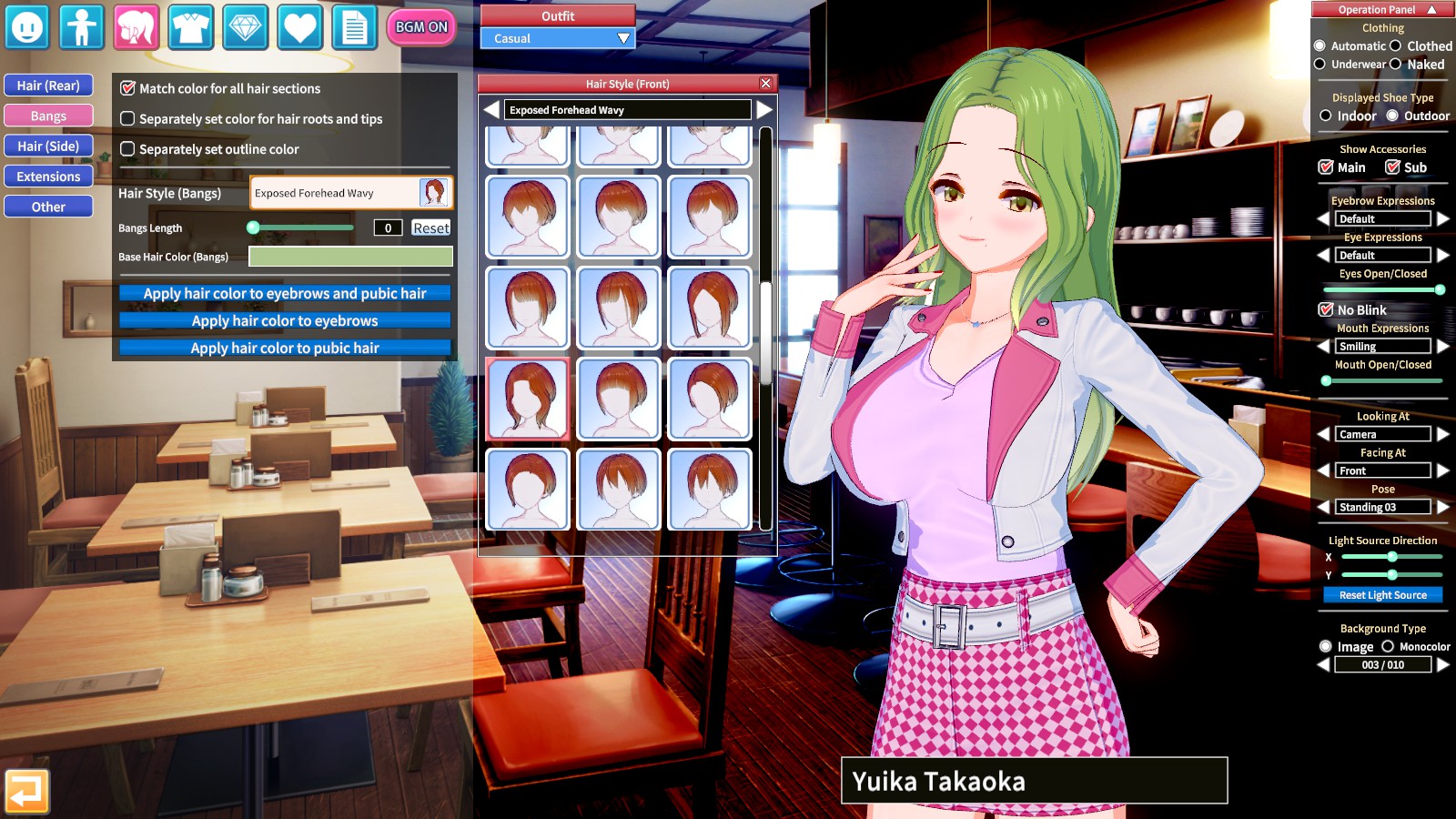Change Pose from Standing 03 with left arrow
1456x819 pixels.
pos(1326,507)
